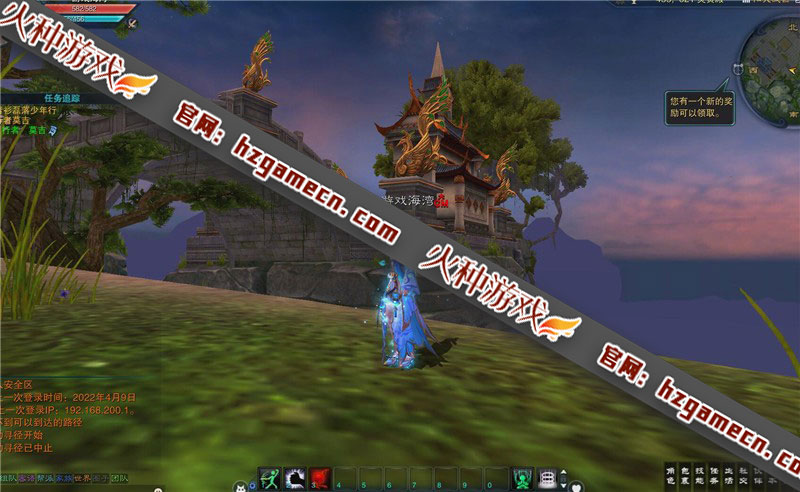Image resolution: width=800 pixels, height=492 pixels.
Task: Open the 包裹 bag menu
Action: point(684,475)
